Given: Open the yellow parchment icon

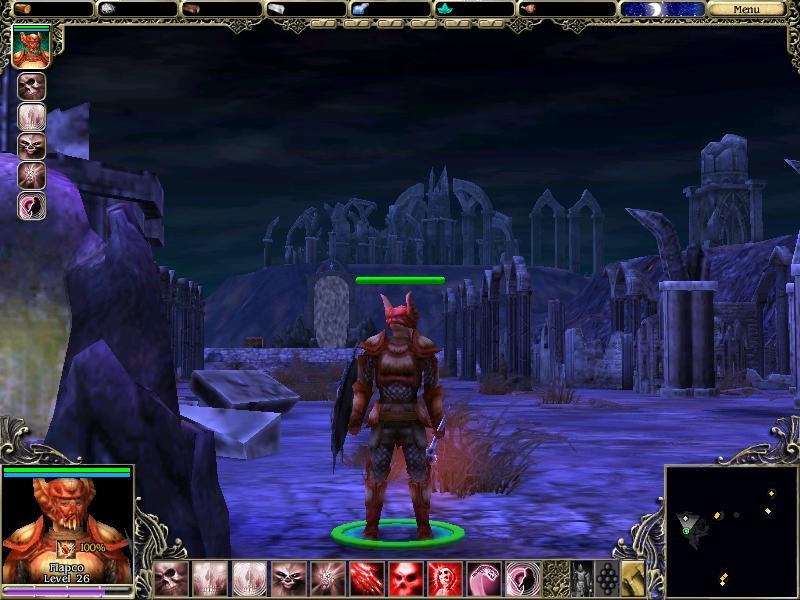Looking at the screenshot, I should [633, 579].
